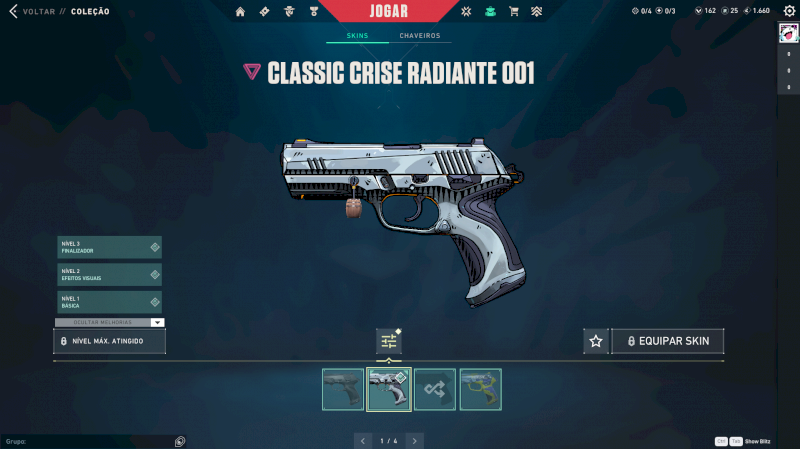Mark skin as favorite with star button
This screenshot has width=800, height=449.
click(596, 341)
